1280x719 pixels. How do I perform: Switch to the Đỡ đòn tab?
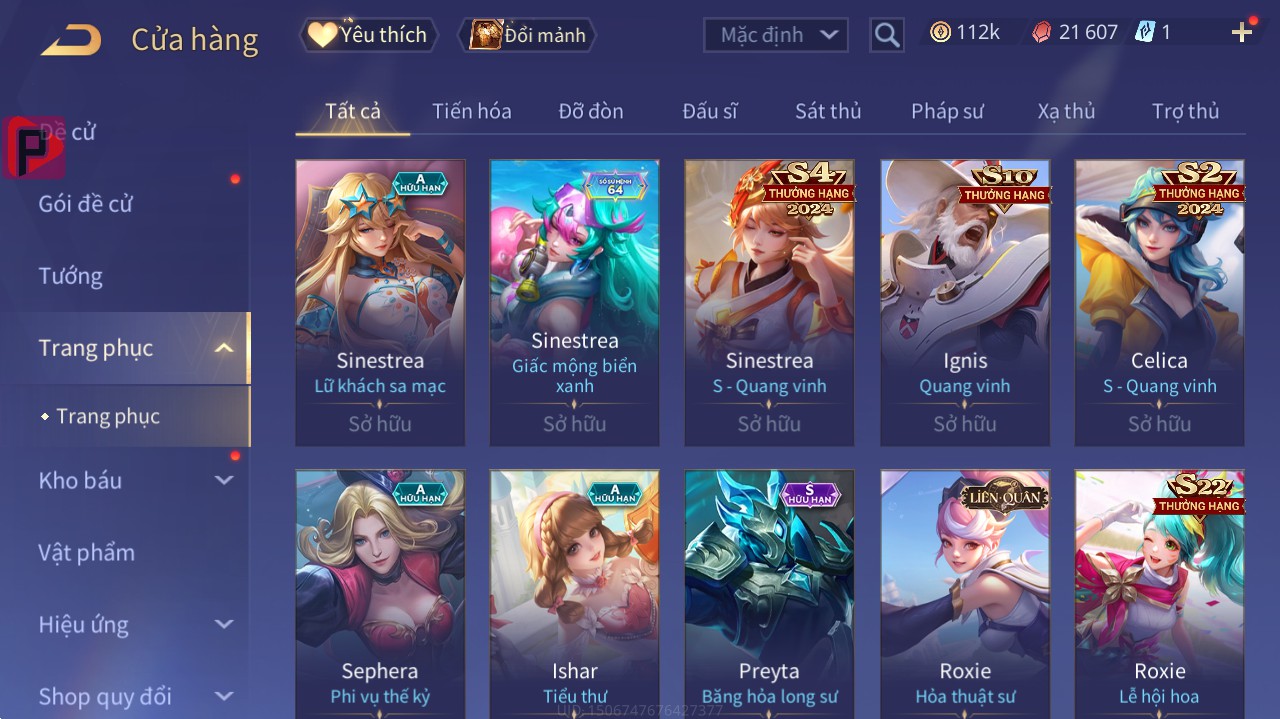tap(591, 111)
